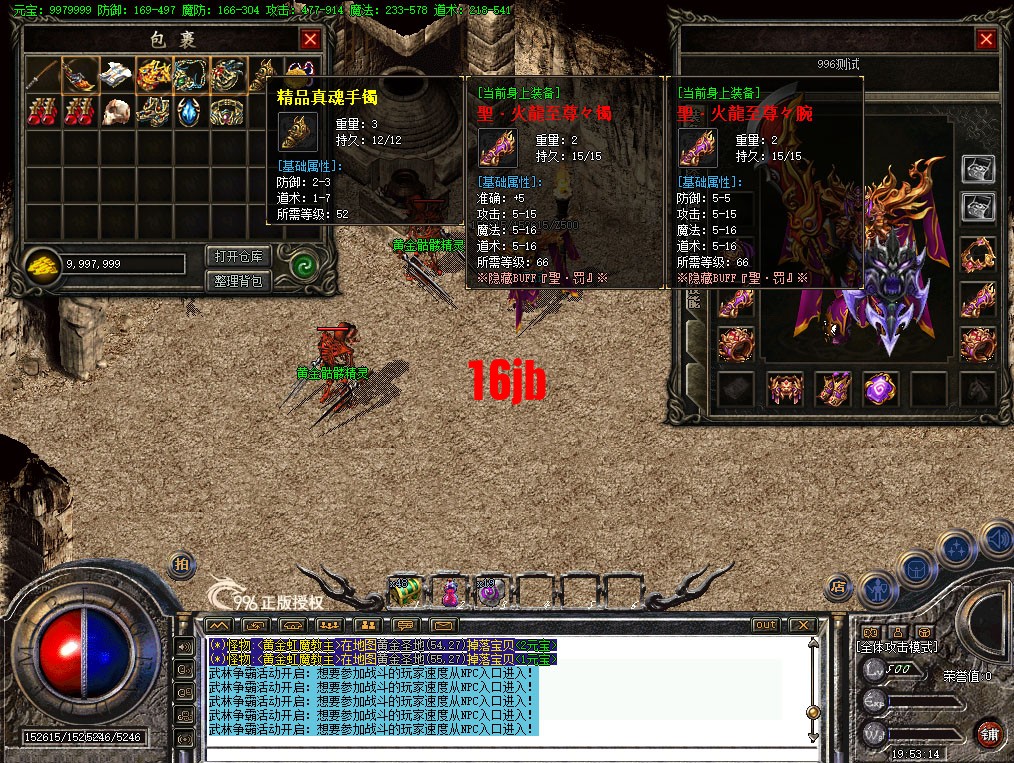Click the red 铺 stall button

(989, 733)
